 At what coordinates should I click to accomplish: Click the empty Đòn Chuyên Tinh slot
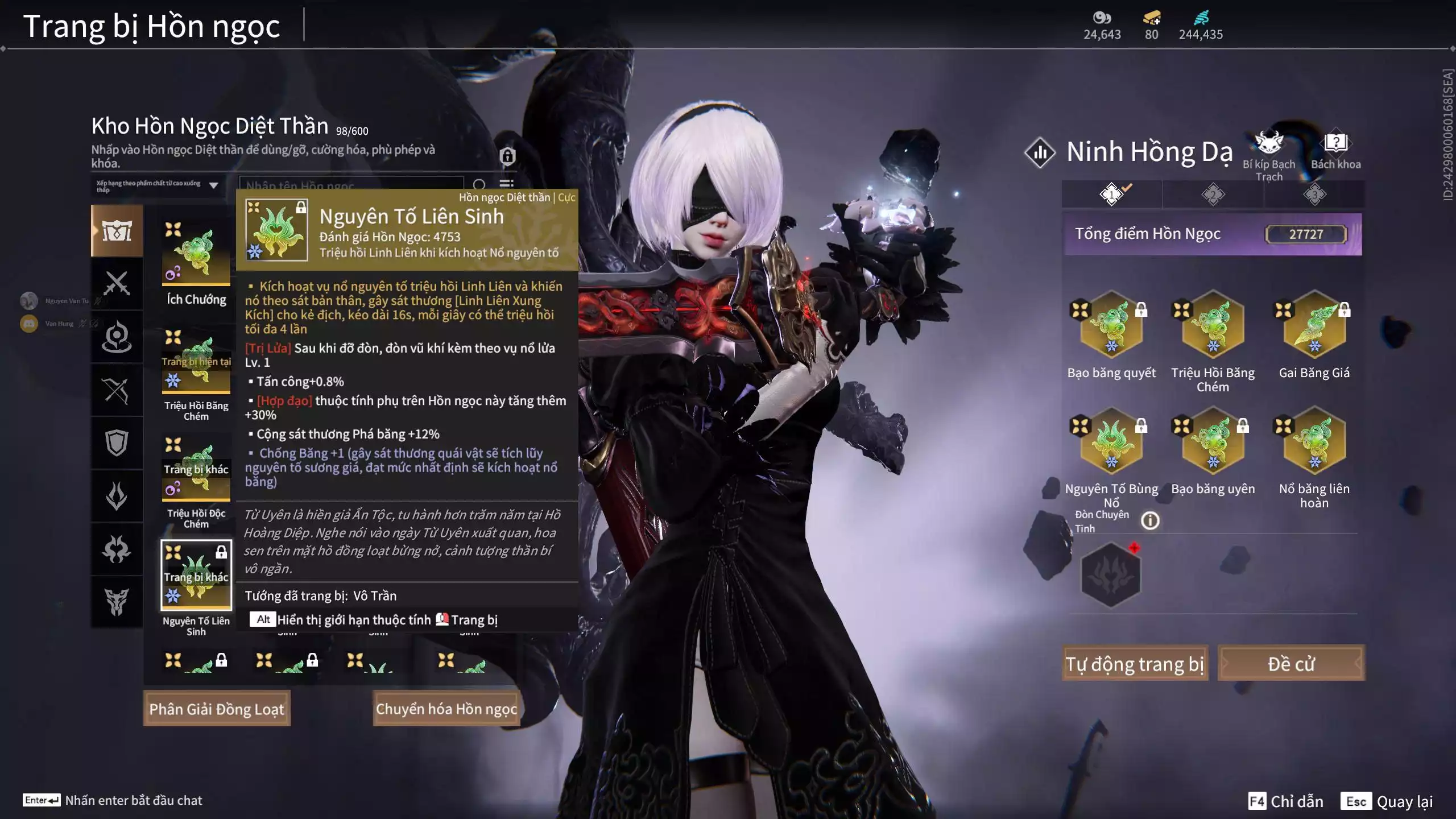pos(1111,574)
